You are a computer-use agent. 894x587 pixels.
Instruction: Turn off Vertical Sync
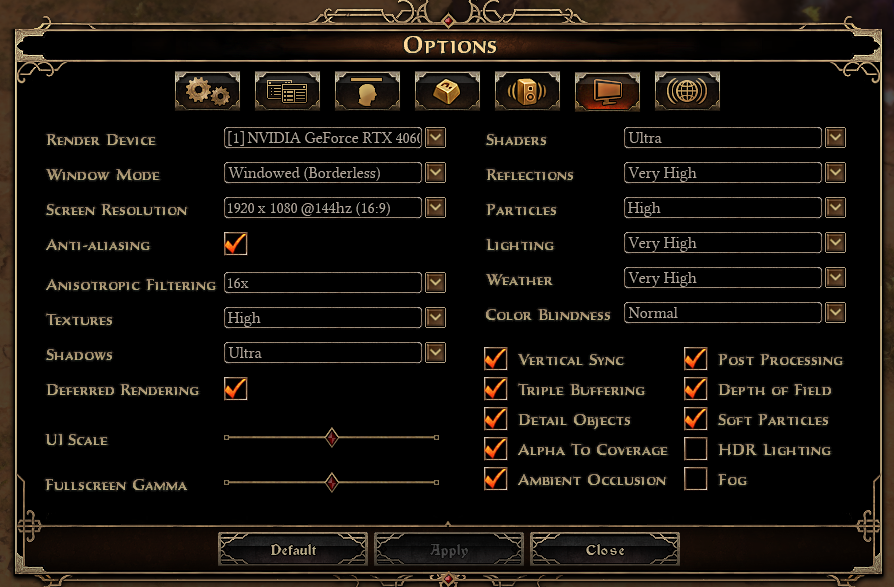click(496, 359)
